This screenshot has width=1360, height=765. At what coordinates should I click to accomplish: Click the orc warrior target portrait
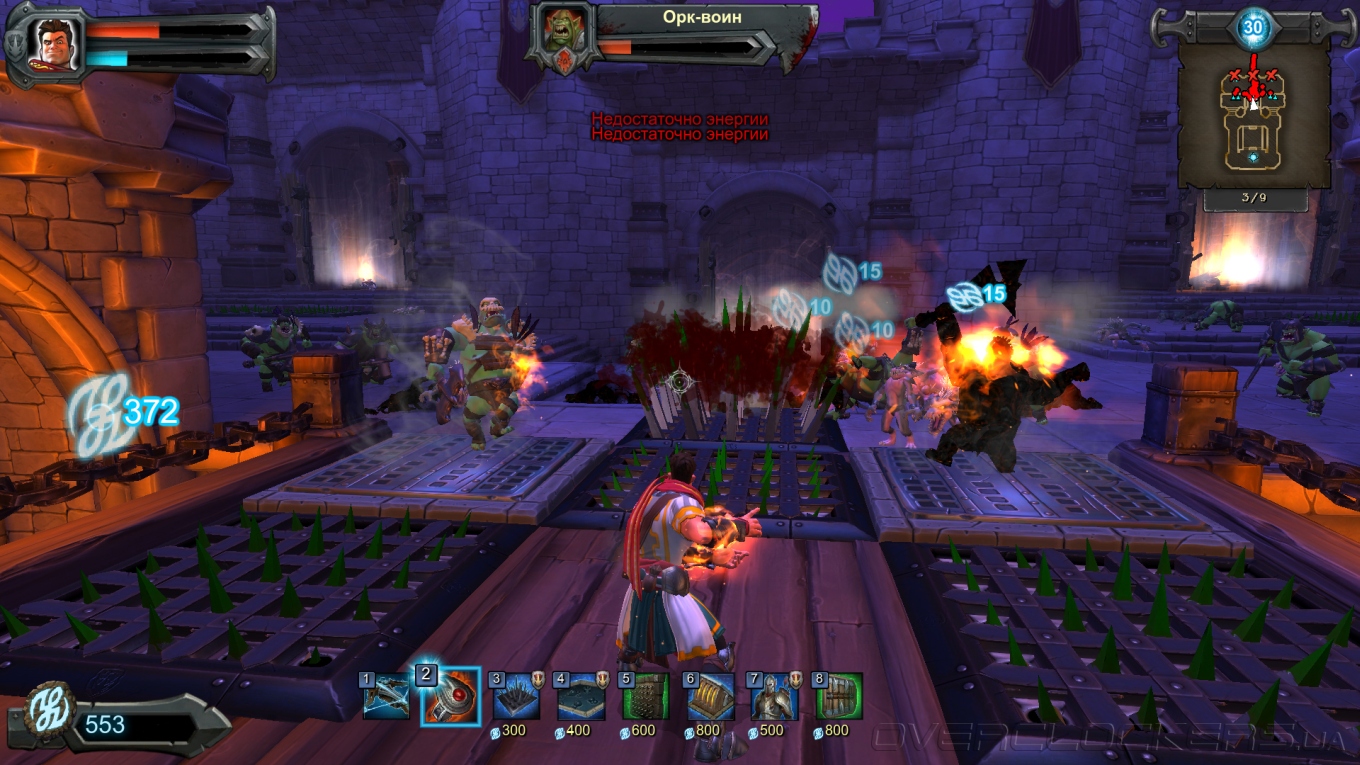560,32
